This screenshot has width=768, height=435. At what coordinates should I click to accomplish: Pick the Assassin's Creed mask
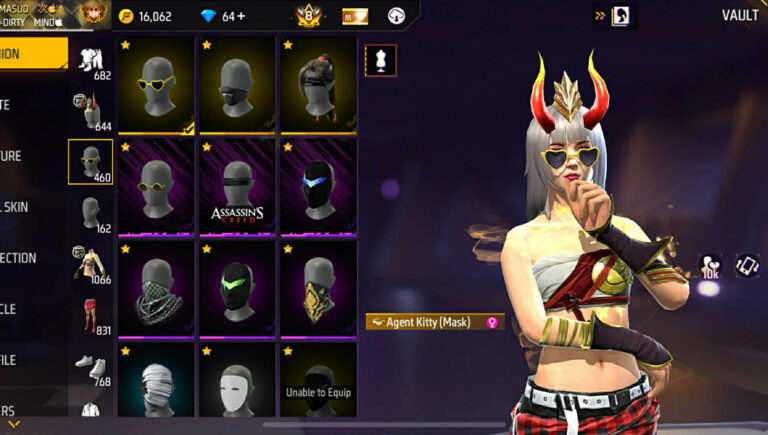(x=237, y=186)
